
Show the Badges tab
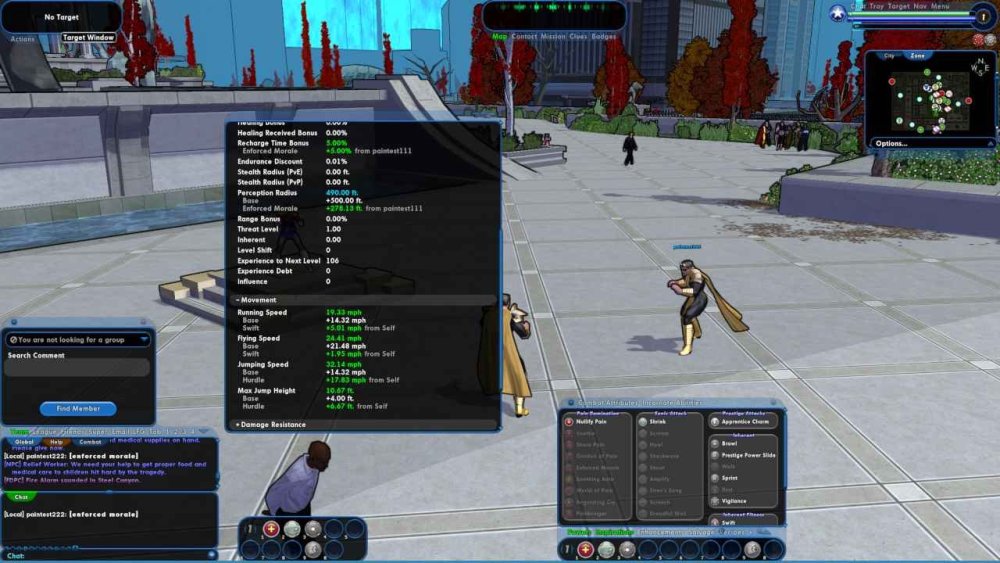click(604, 37)
